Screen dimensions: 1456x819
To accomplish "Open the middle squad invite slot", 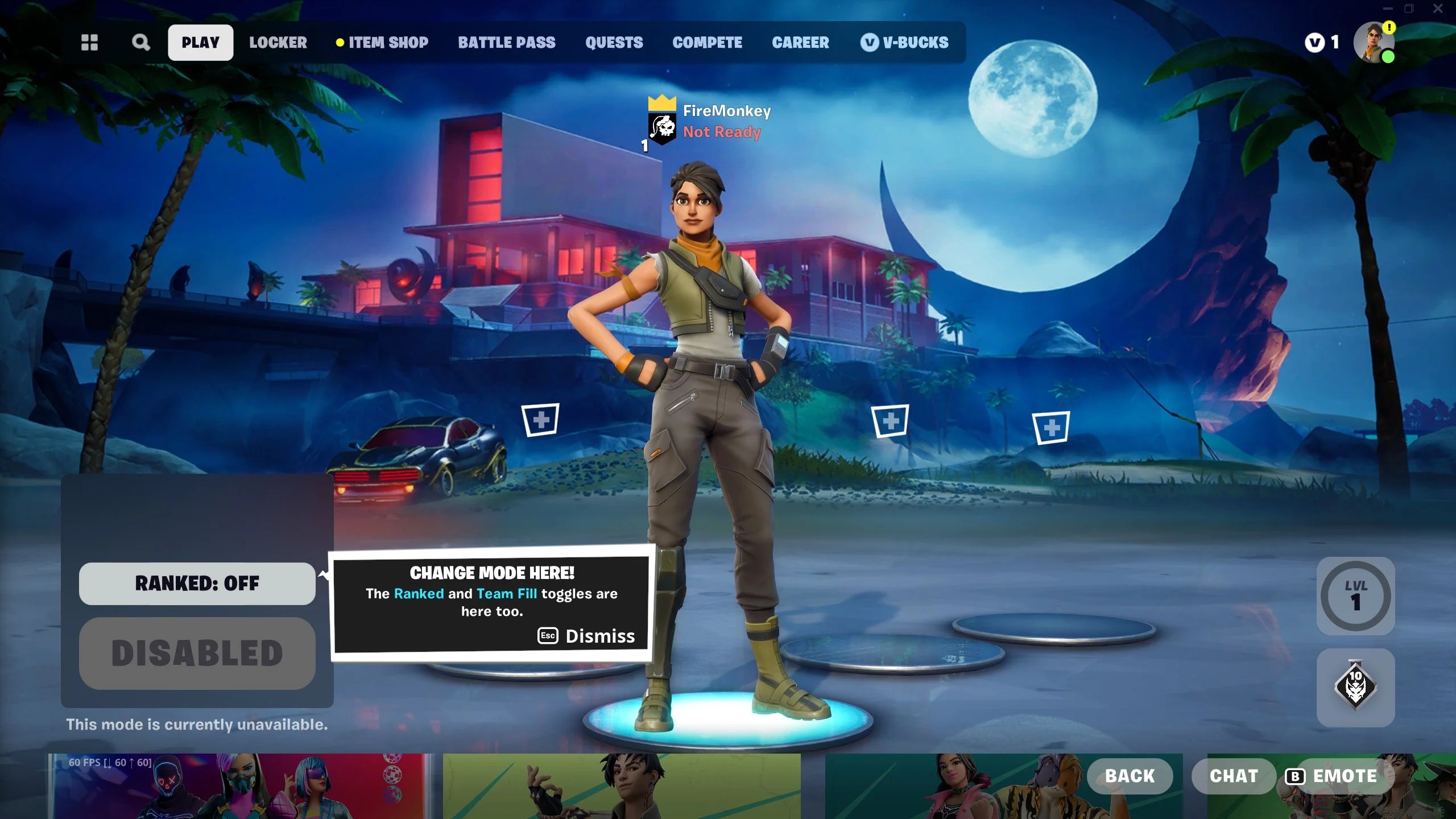I will (x=892, y=421).
